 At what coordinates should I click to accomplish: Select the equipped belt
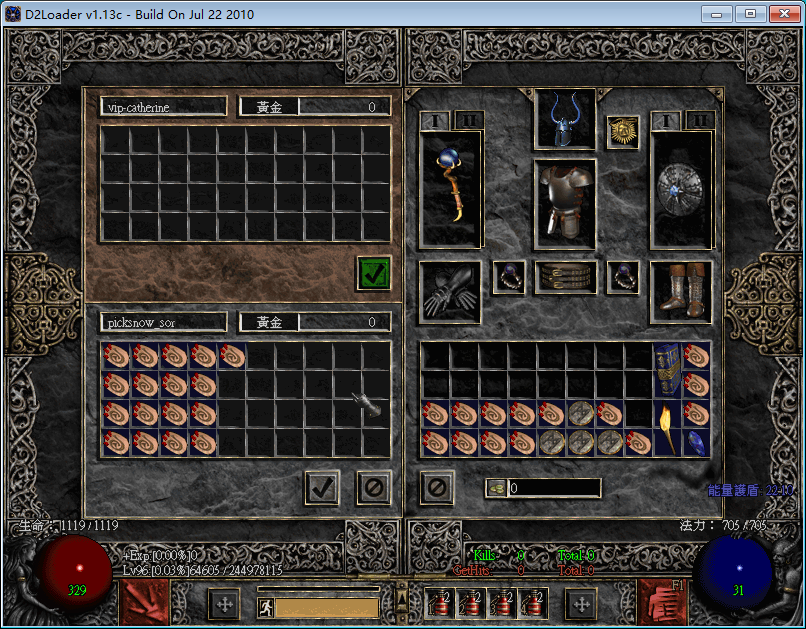pos(565,277)
